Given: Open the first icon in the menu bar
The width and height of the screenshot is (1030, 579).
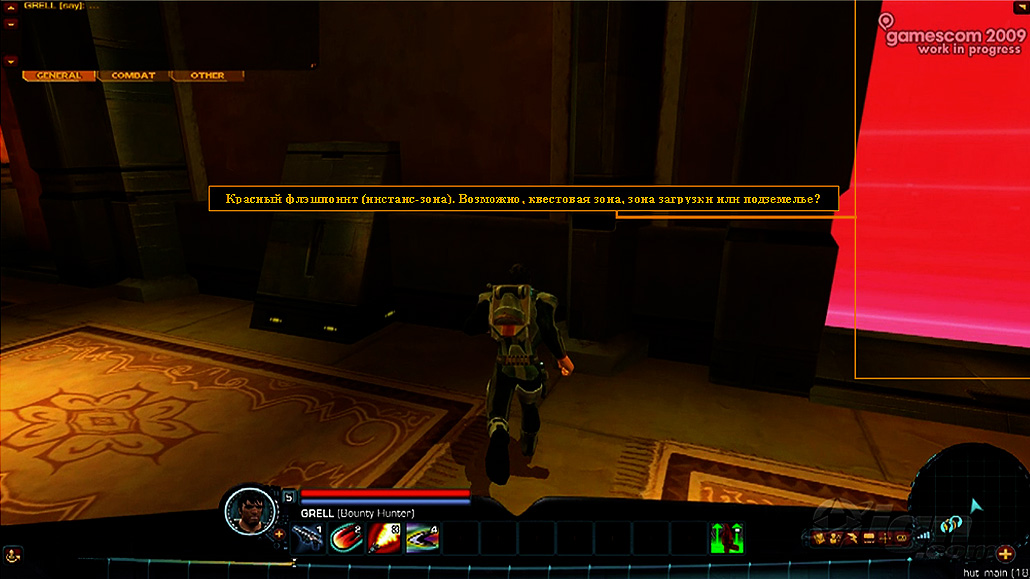Looking at the screenshot, I should 818,540.
